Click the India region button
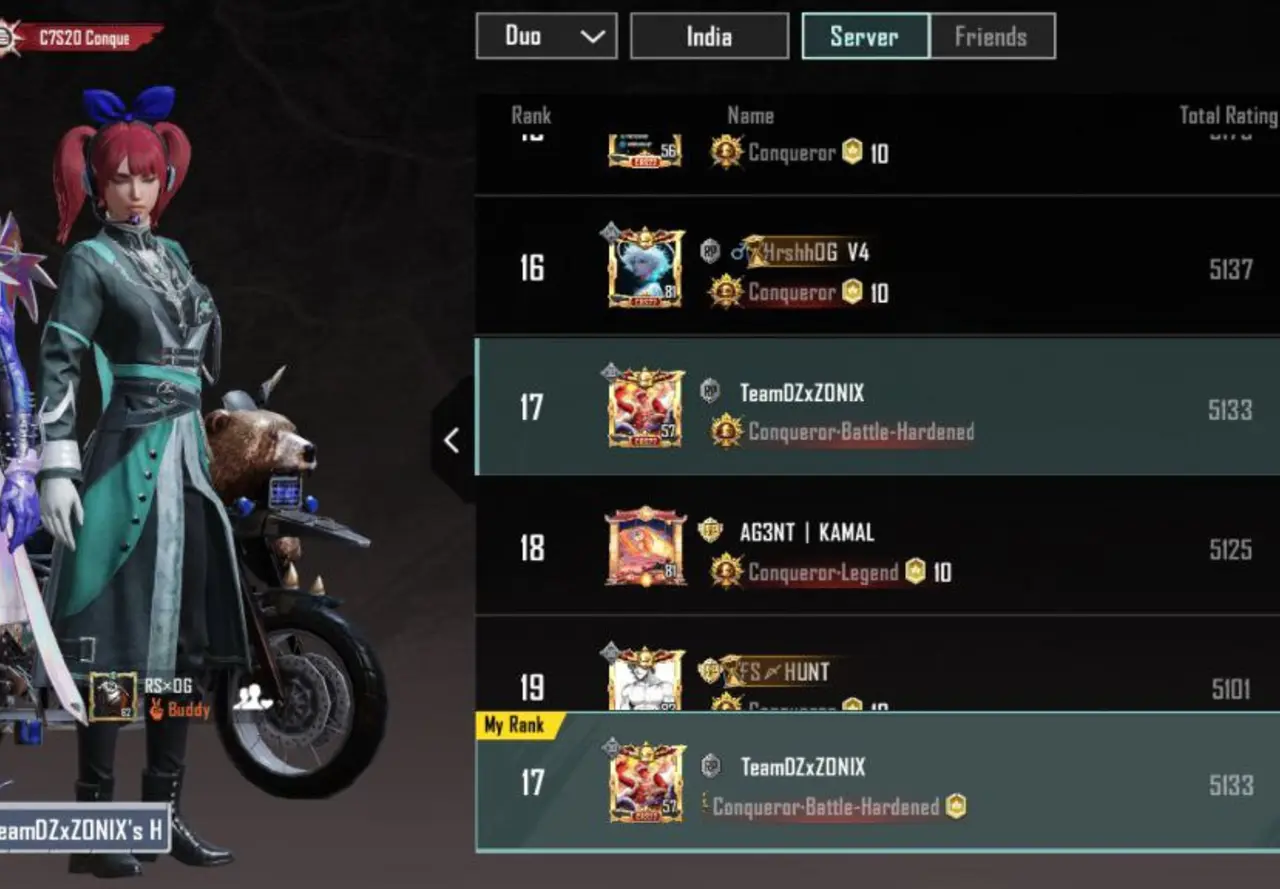The height and width of the screenshot is (889, 1280). 709,36
